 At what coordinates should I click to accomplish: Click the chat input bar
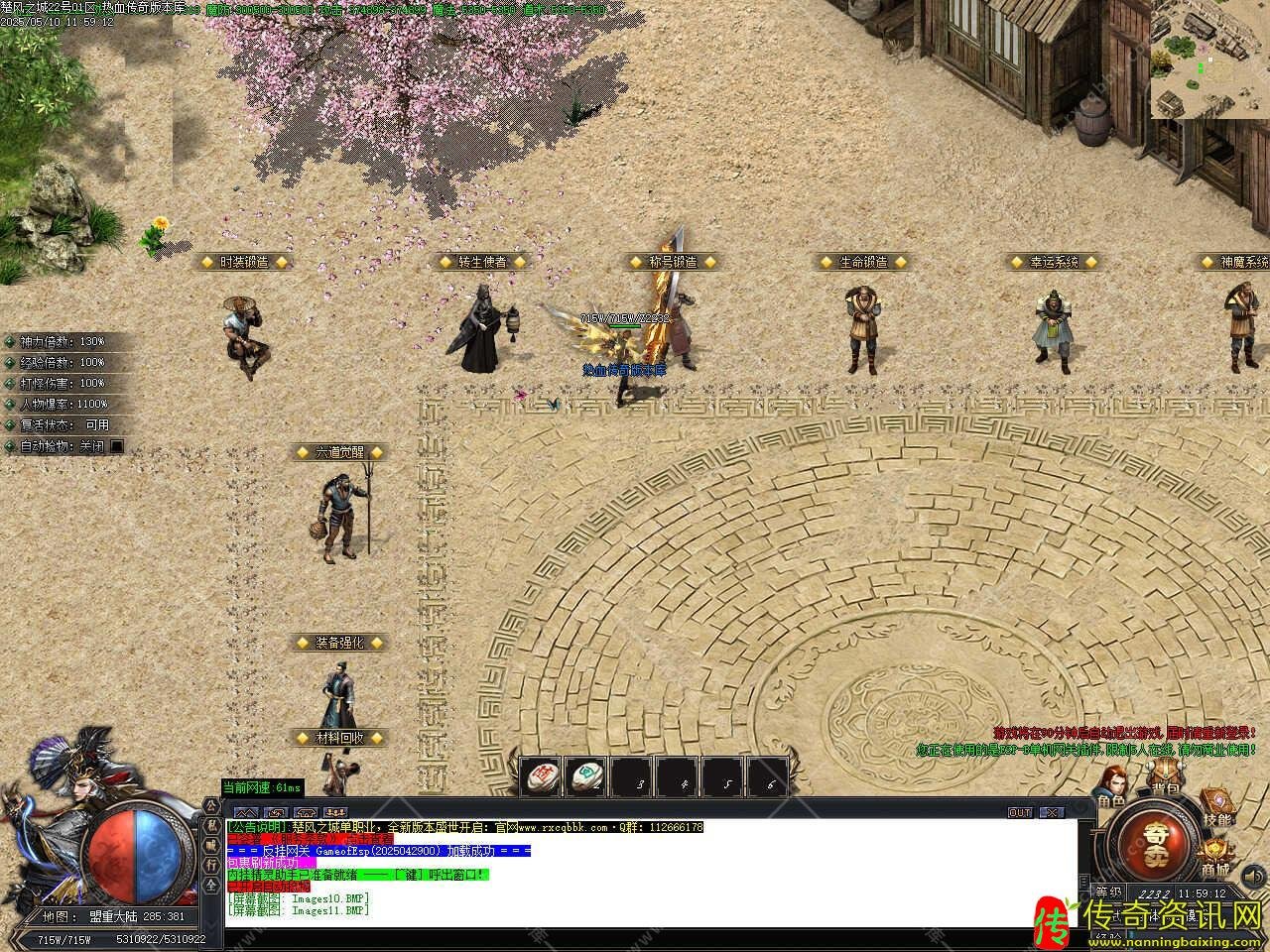pyautogui.click(x=645, y=937)
